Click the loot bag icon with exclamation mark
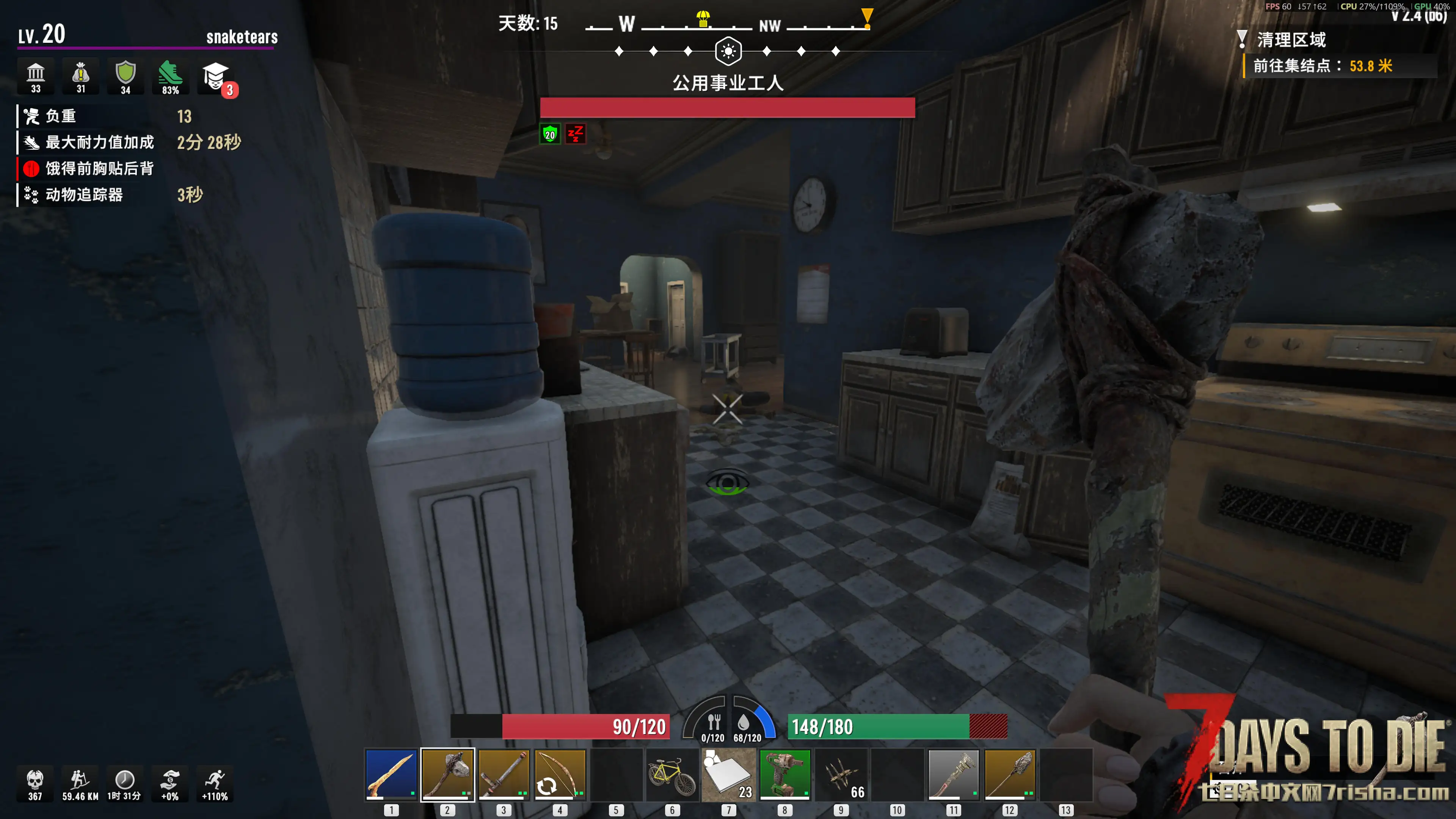 point(81,76)
